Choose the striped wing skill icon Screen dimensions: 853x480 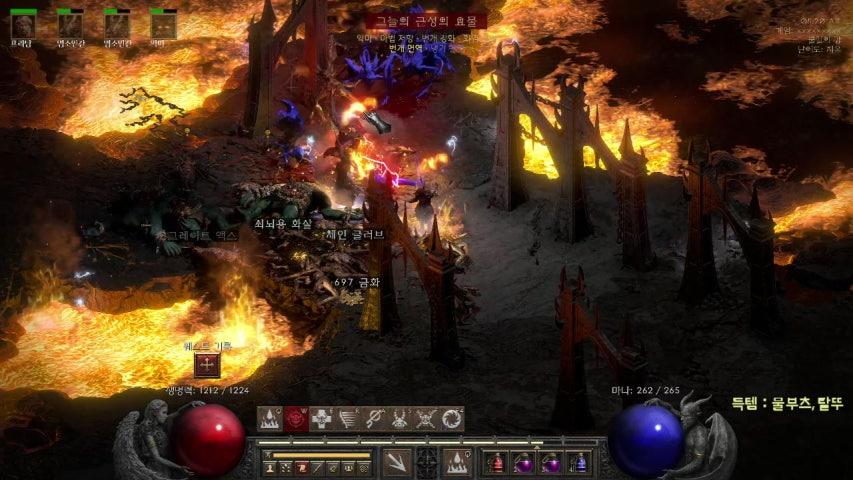pyautogui.click(x=348, y=420)
